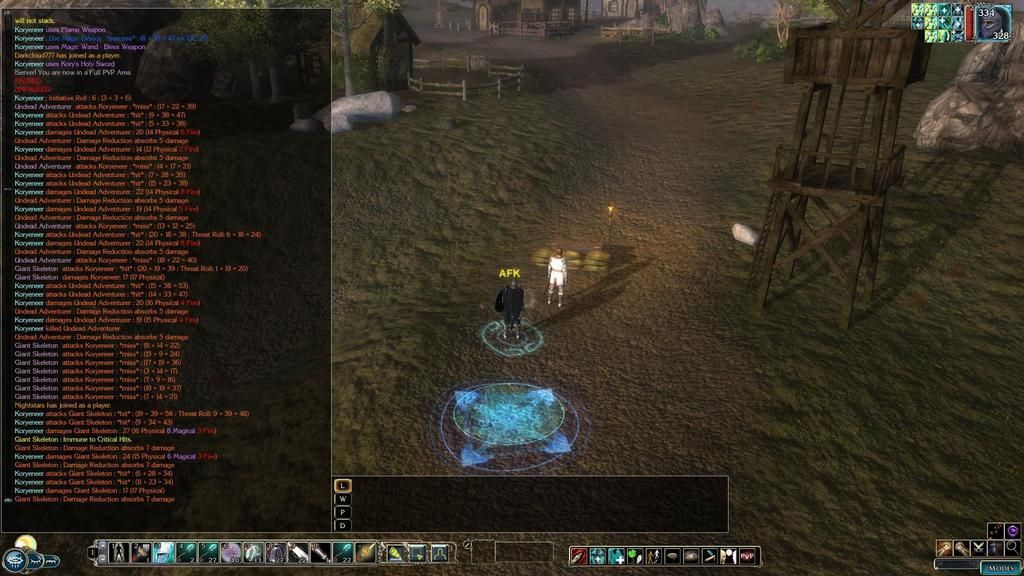This screenshot has width=1024, height=576.
Task: Activate the golden flaming weapon hotbar slot
Action: [x=366, y=552]
